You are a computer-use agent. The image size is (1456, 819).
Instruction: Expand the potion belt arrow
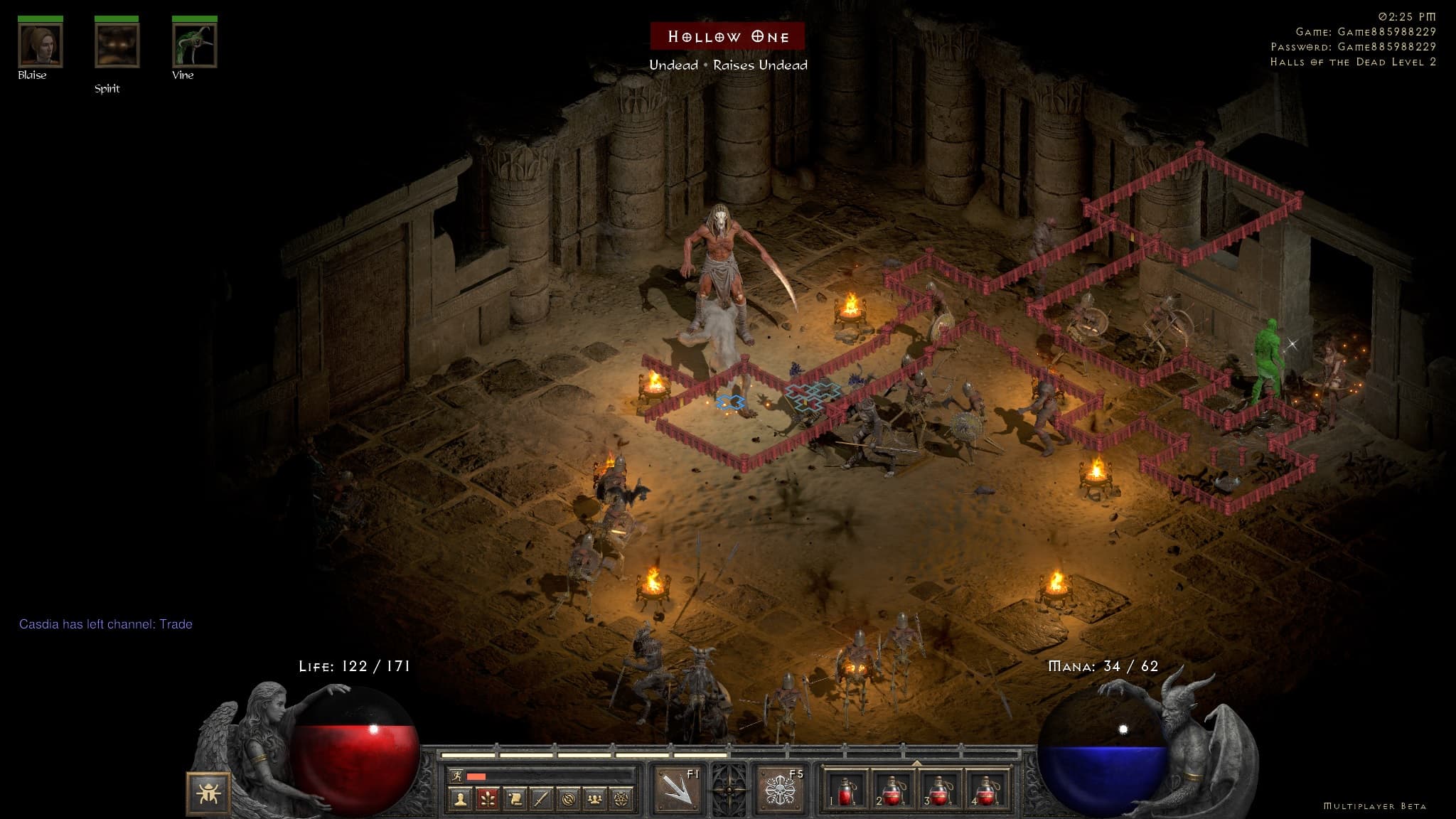(916, 764)
